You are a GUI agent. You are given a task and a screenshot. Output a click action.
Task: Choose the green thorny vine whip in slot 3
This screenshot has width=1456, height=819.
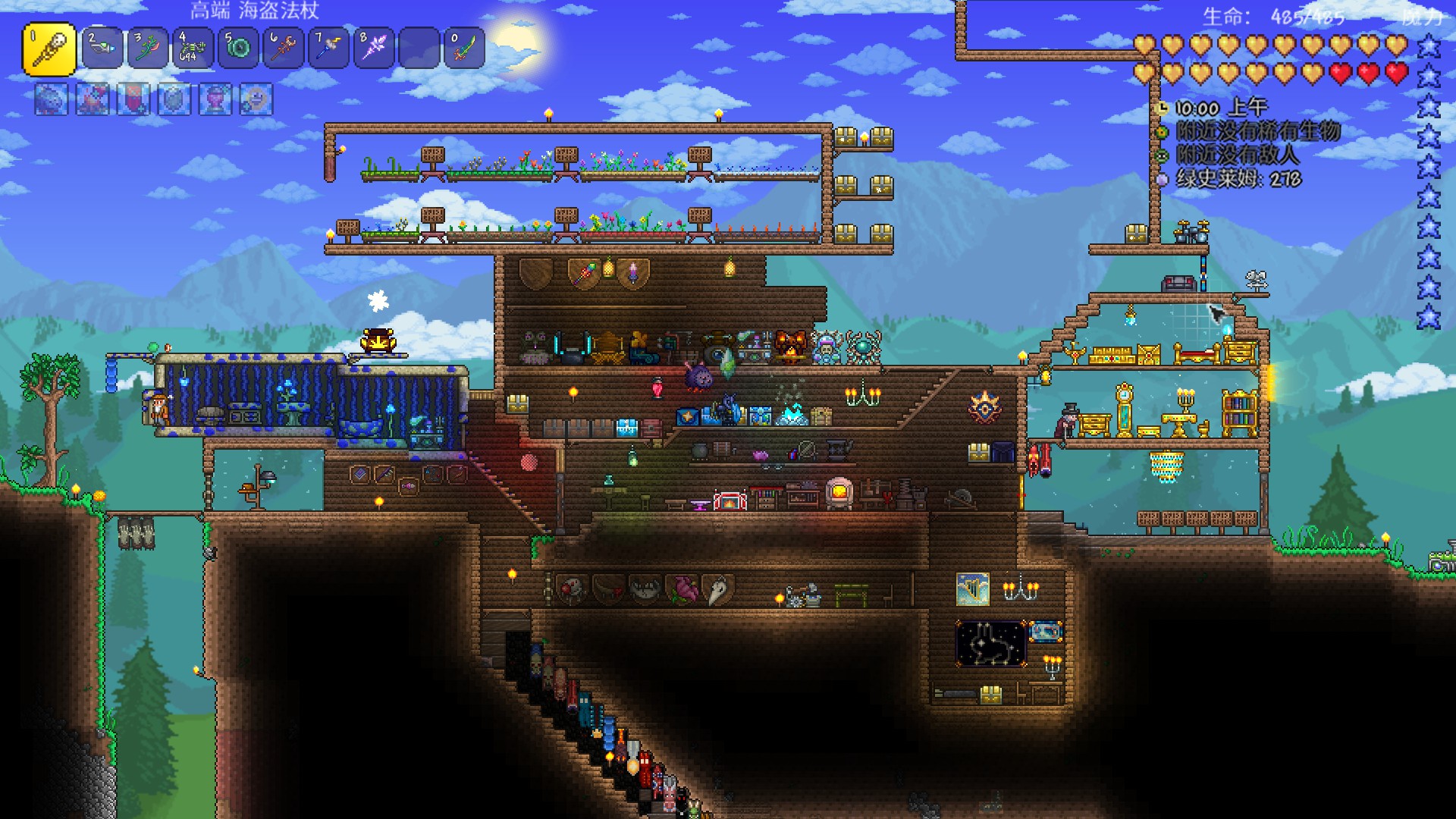[148, 49]
